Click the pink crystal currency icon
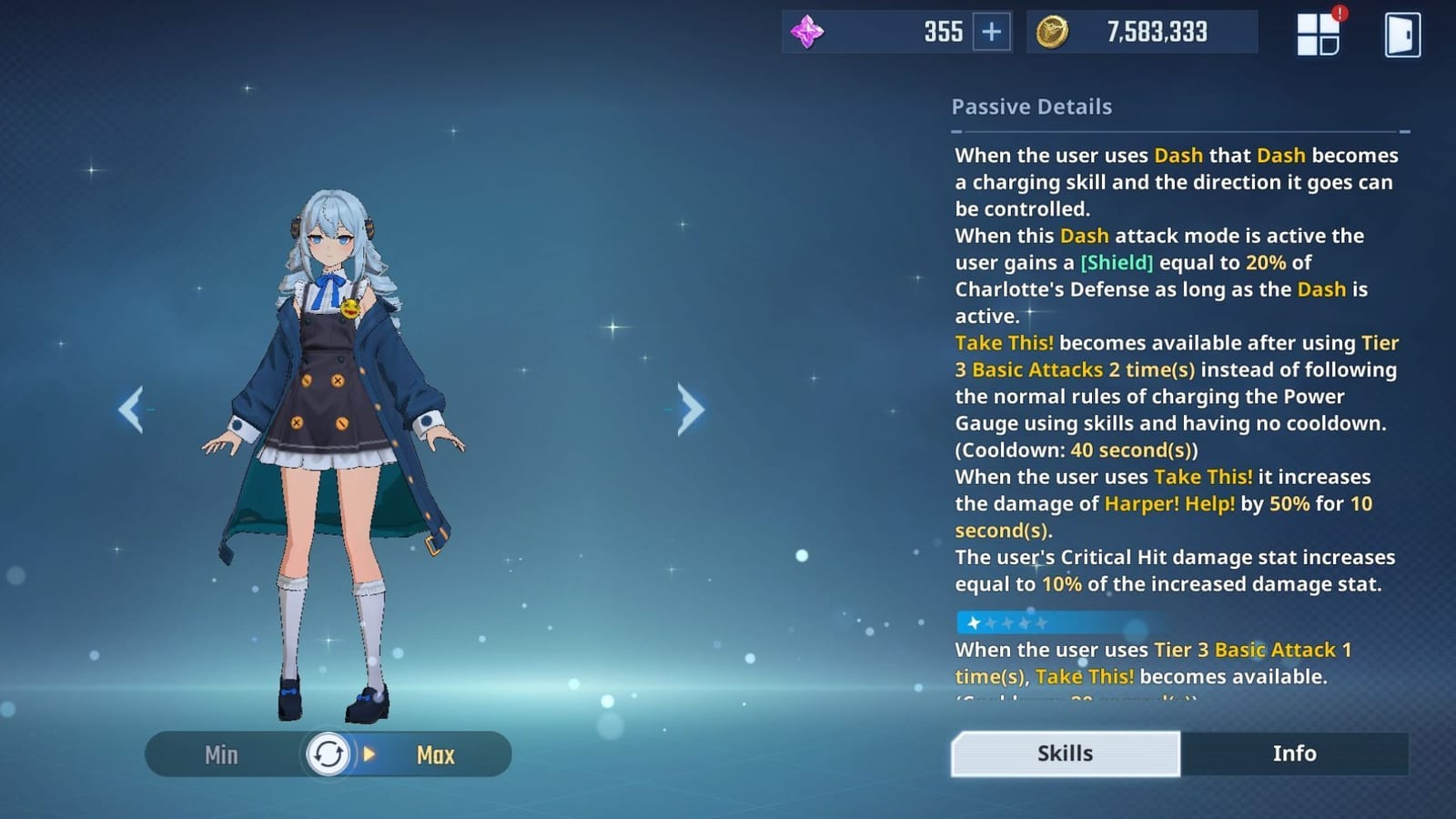This screenshot has width=1456, height=819. click(x=808, y=32)
